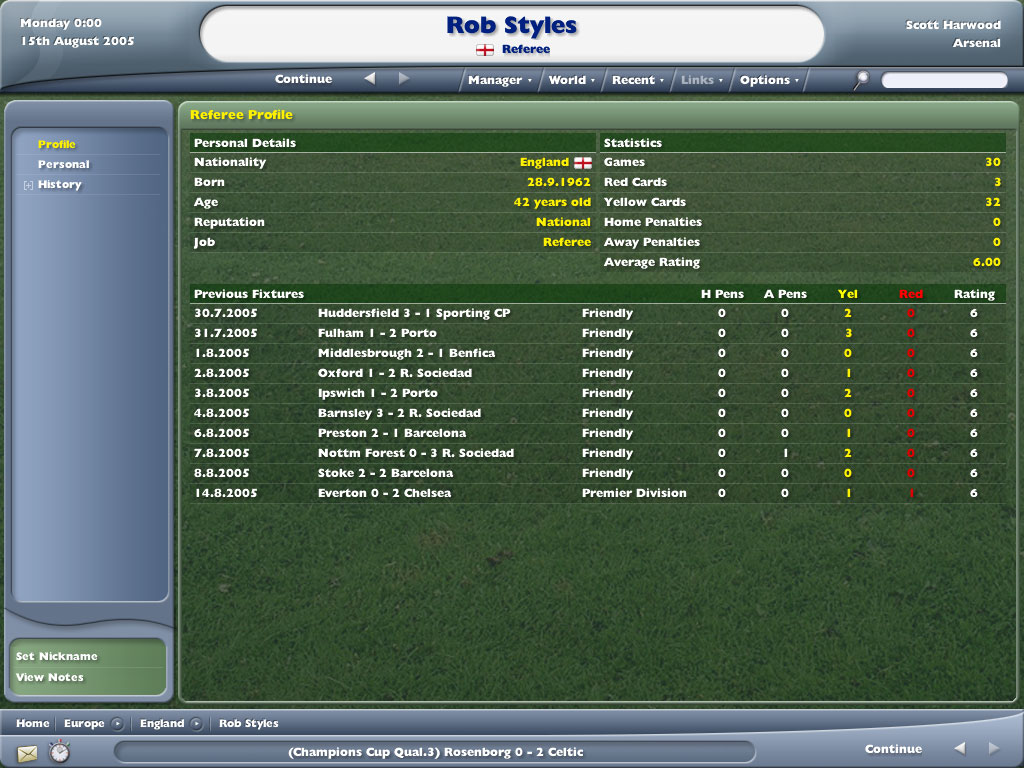
Task: Select England in the breadcrumb trail
Action: (162, 723)
